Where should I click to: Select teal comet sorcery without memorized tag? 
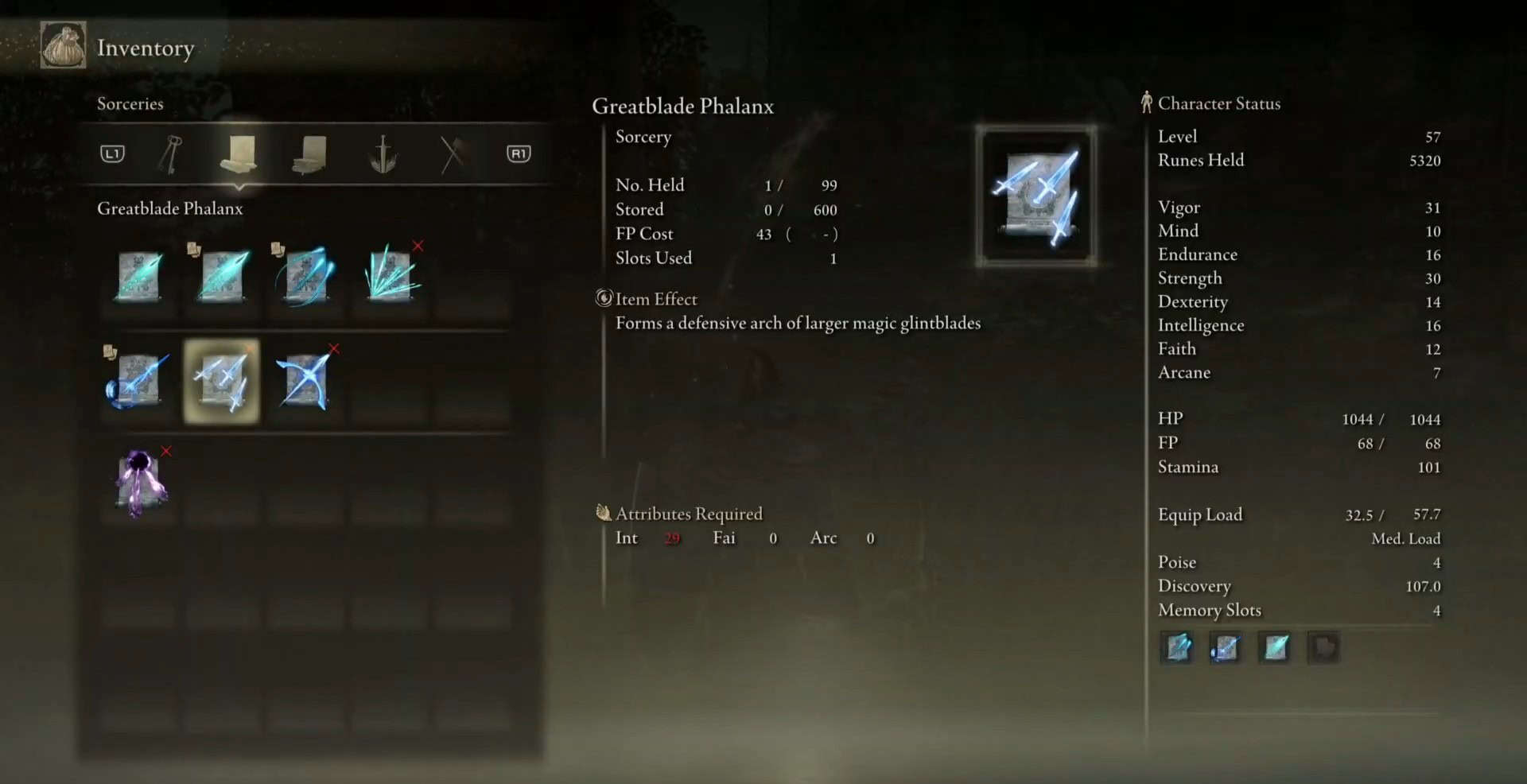point(140,275)
